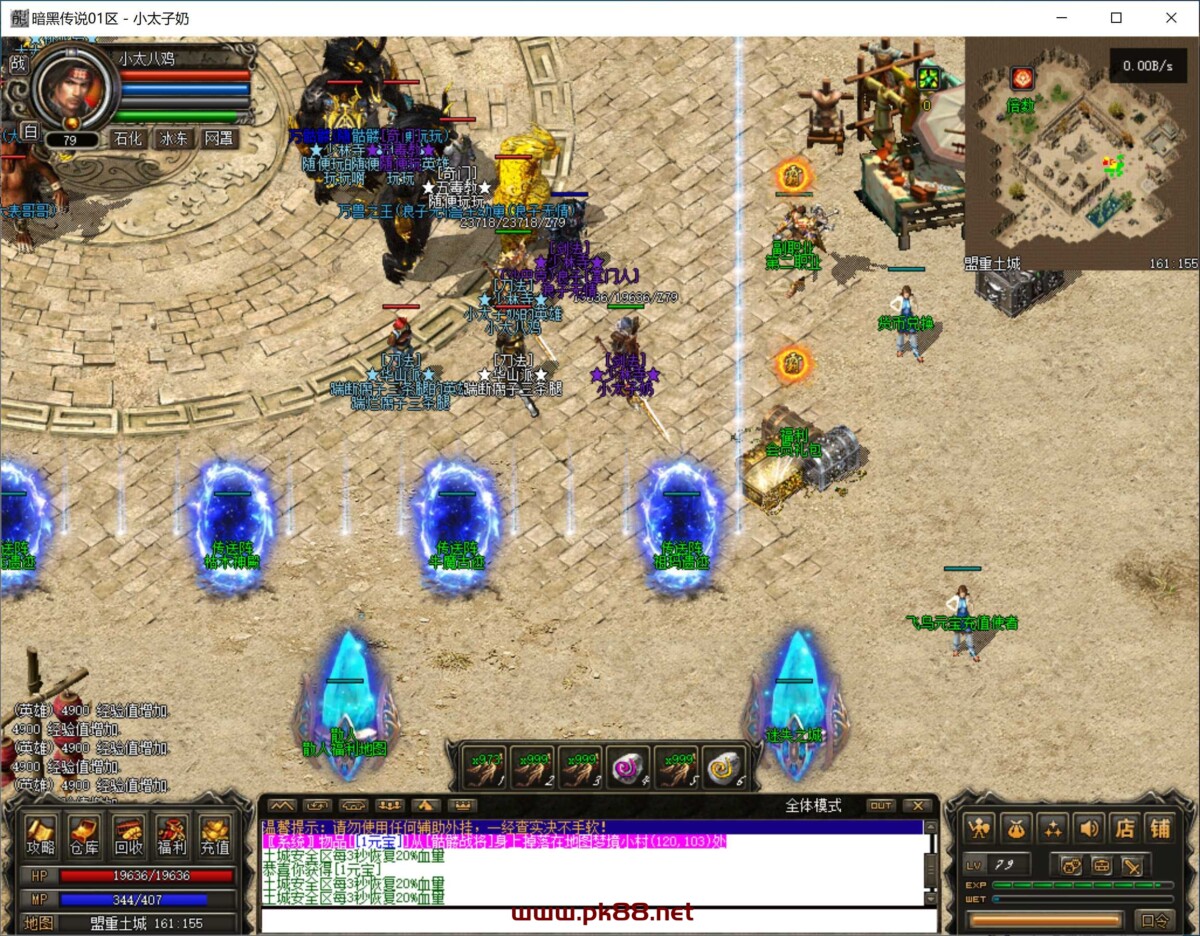Click the 石化 petrify button
1200x936 pixels.
[x=128, y=139]
